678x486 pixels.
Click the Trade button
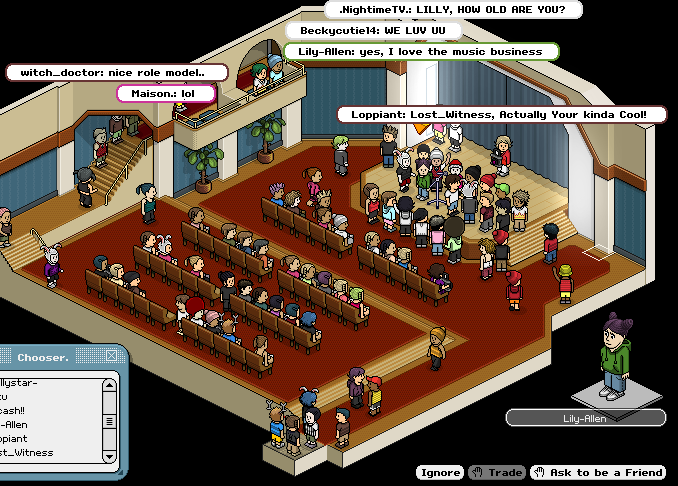496,472
